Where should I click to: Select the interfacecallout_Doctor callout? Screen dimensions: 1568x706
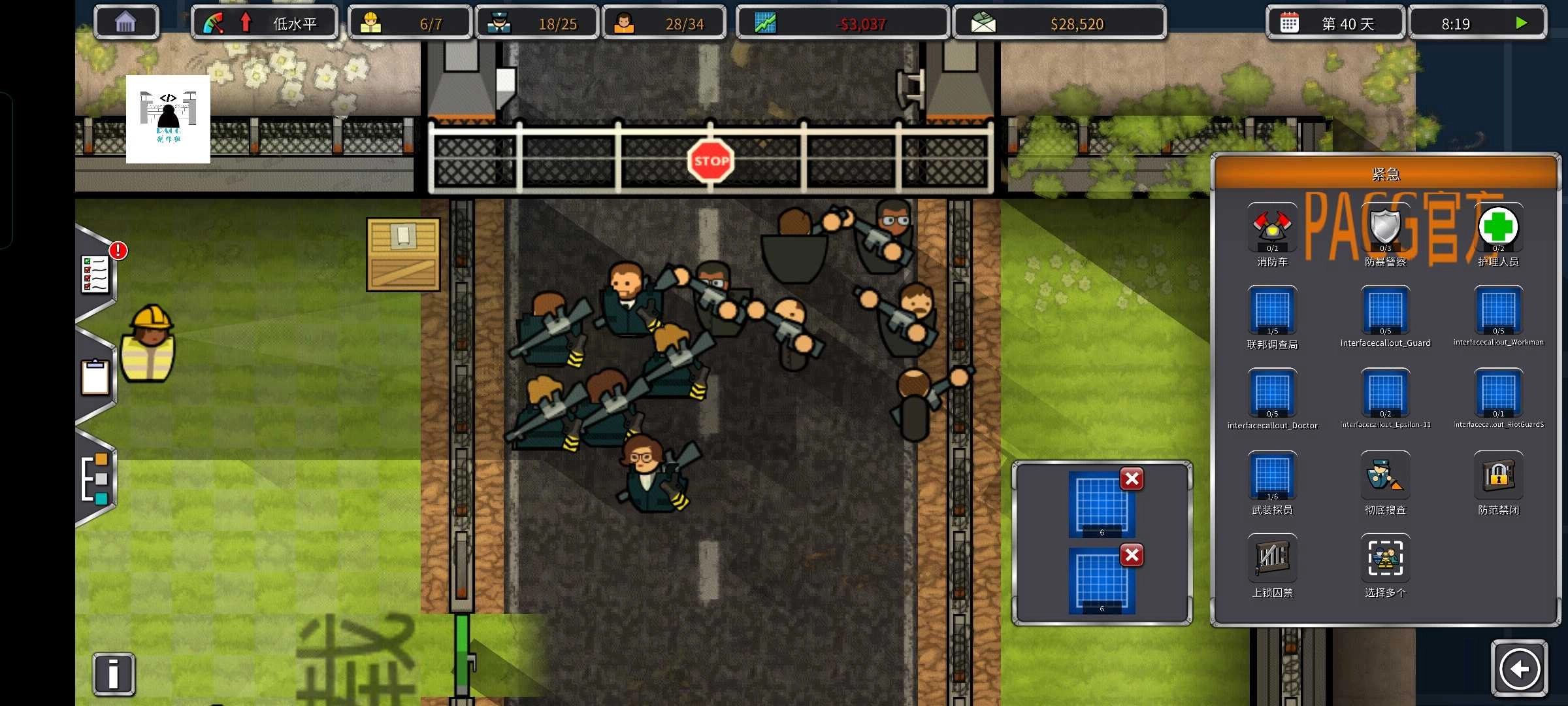pyautogui.click(x=1271, y=393)
